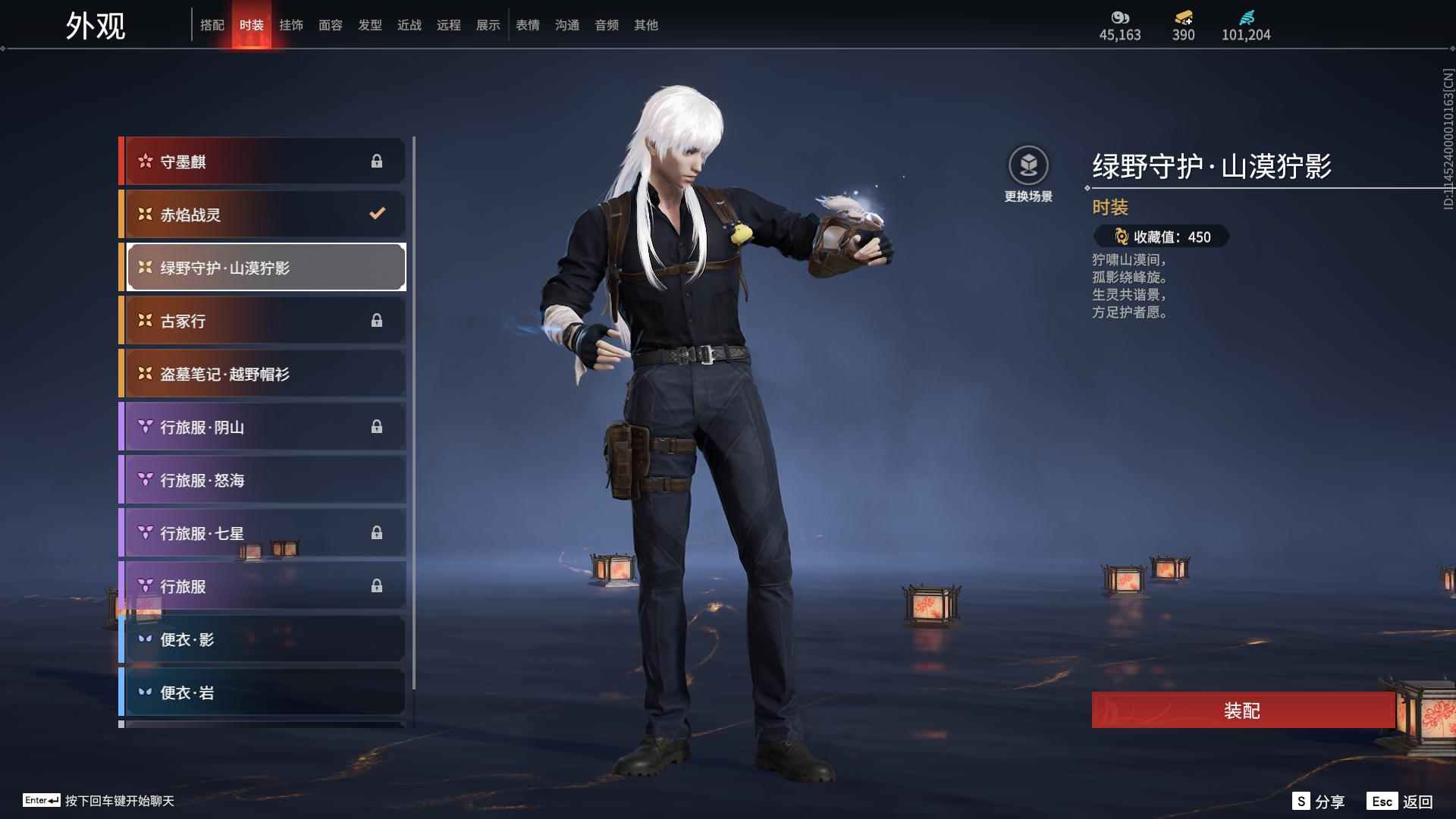This screenshot has height=819, width=1456.
Task: Click 返回 to go back
Action: (x=1400, y=802)
